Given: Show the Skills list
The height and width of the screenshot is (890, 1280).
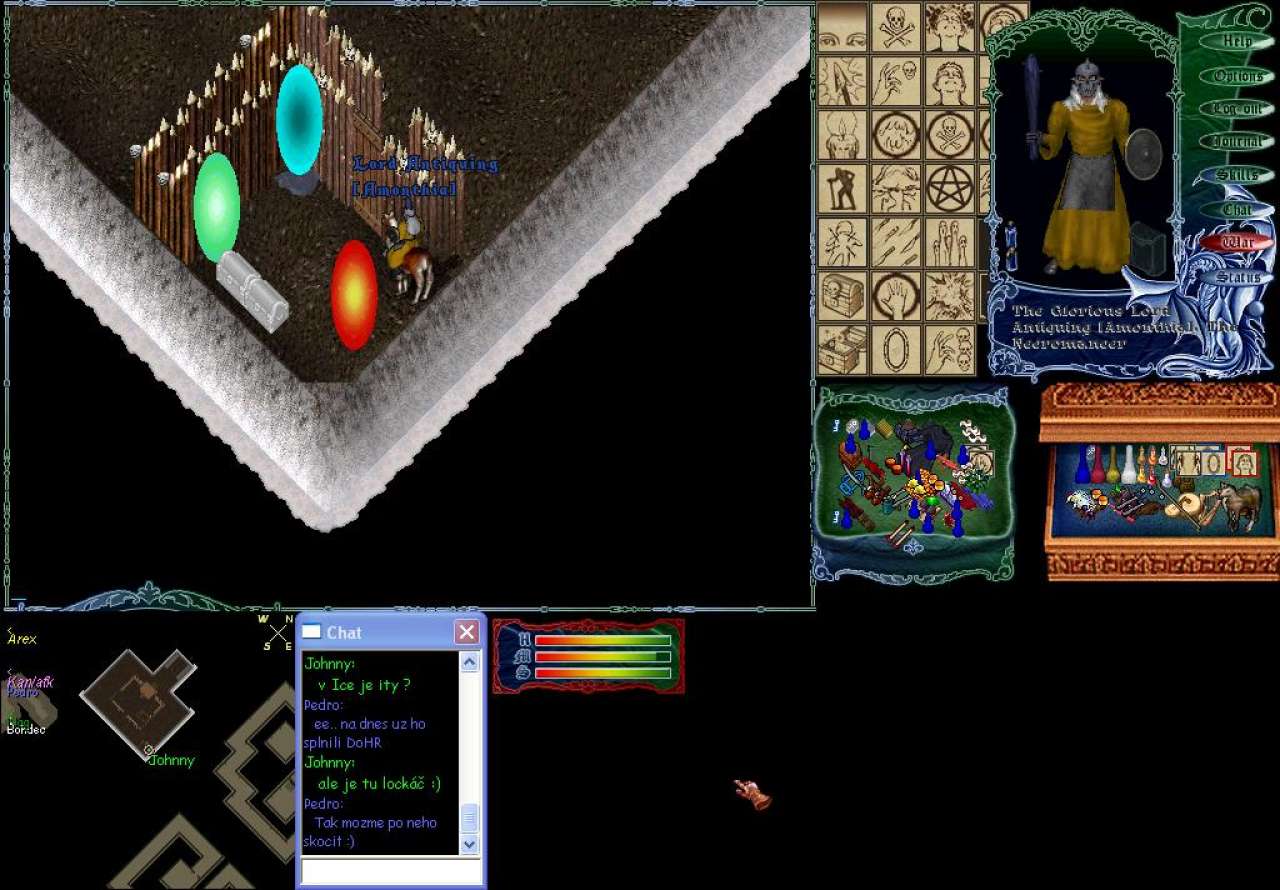Looking at the screenshot, I should point(1236,176).
